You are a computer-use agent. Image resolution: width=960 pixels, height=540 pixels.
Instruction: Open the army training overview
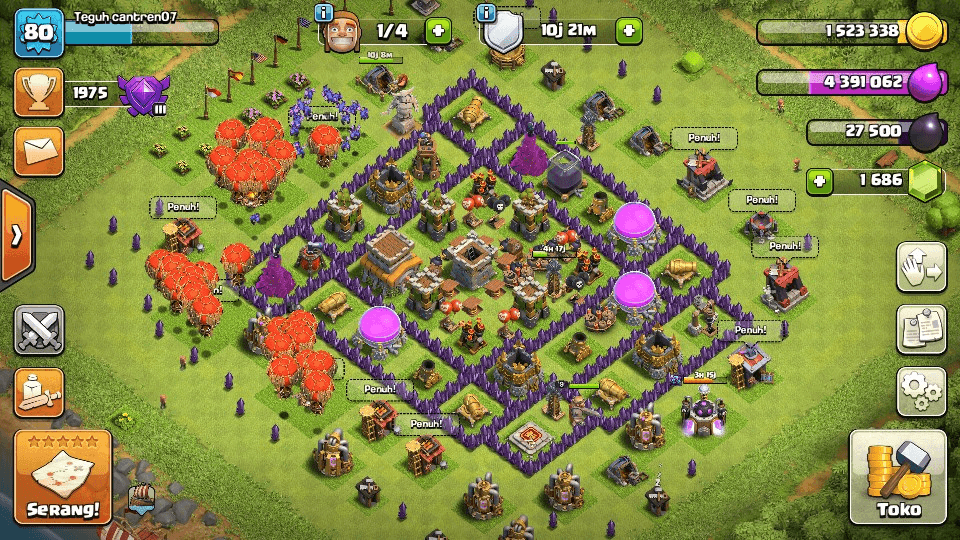pyautogui.click(x=39, y=391)
